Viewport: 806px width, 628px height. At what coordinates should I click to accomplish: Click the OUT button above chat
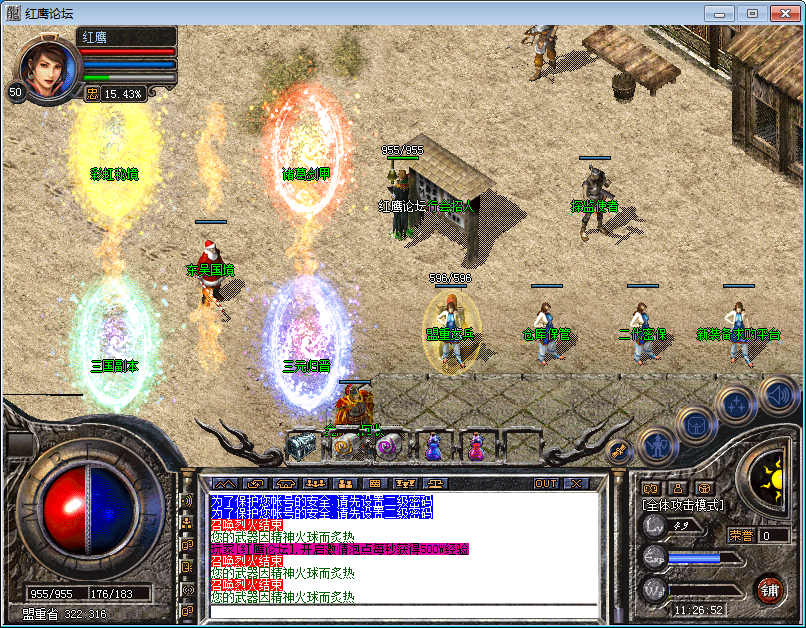546,483
